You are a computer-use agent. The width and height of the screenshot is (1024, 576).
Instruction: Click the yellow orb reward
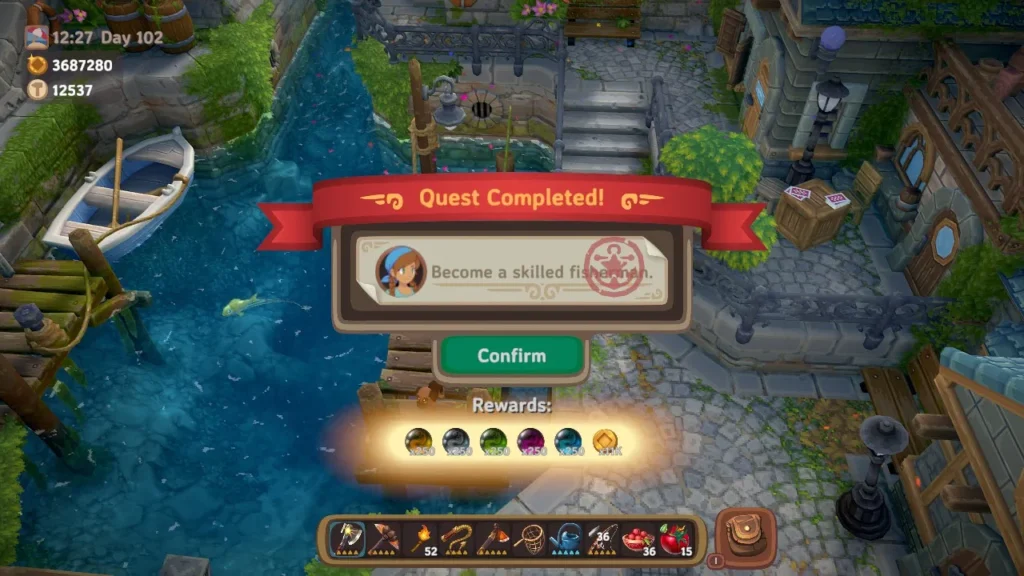[418, 441]
